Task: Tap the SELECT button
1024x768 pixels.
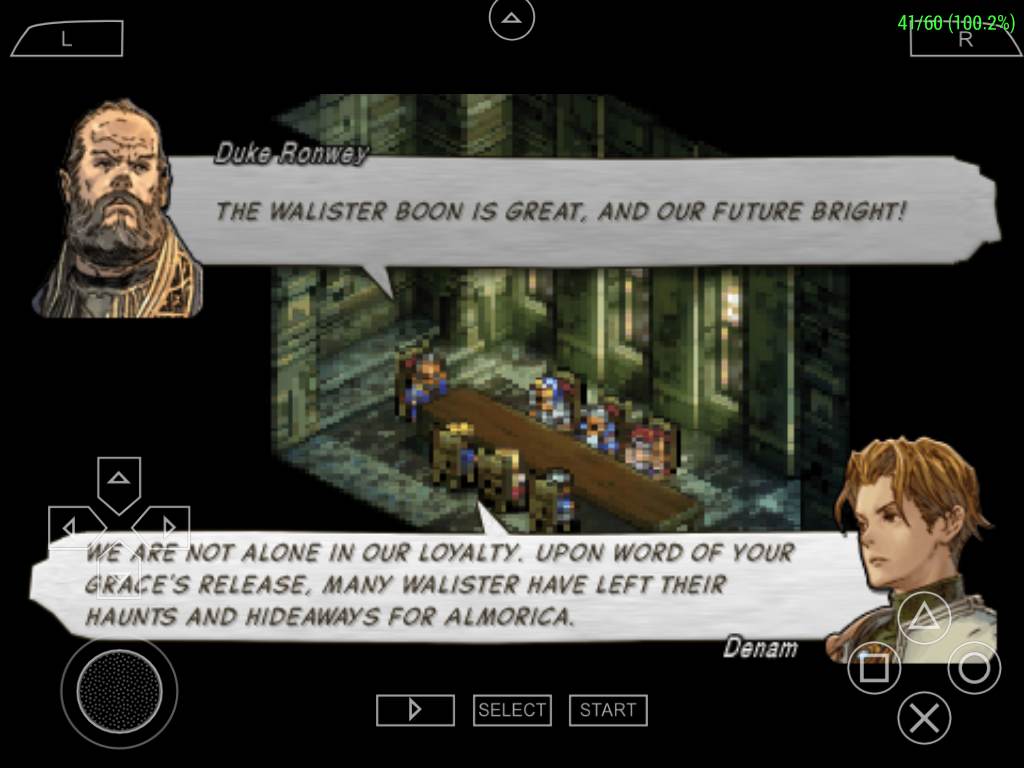Action: point(511,710)
